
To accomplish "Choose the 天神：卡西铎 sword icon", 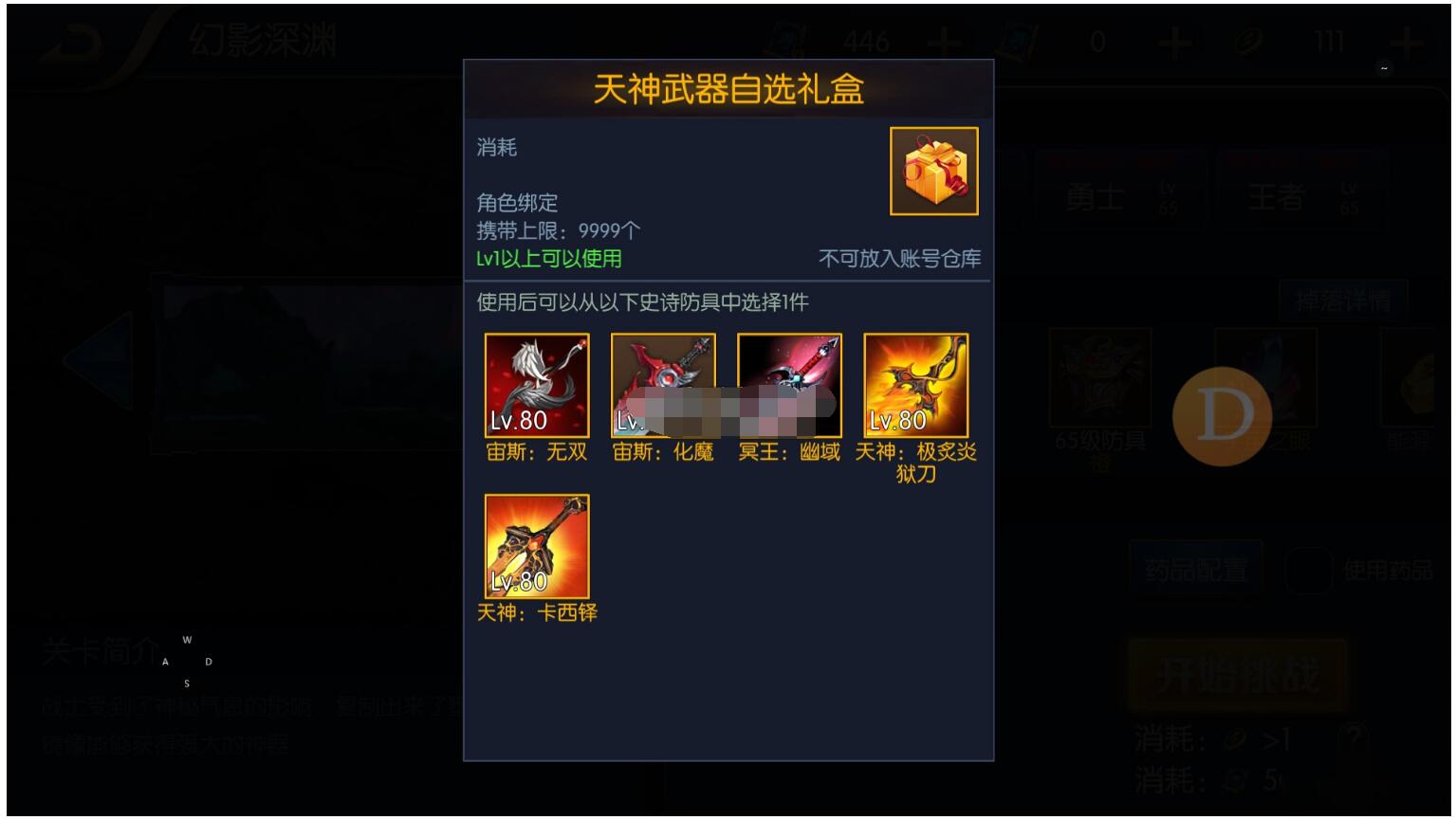I will [536, 545].
